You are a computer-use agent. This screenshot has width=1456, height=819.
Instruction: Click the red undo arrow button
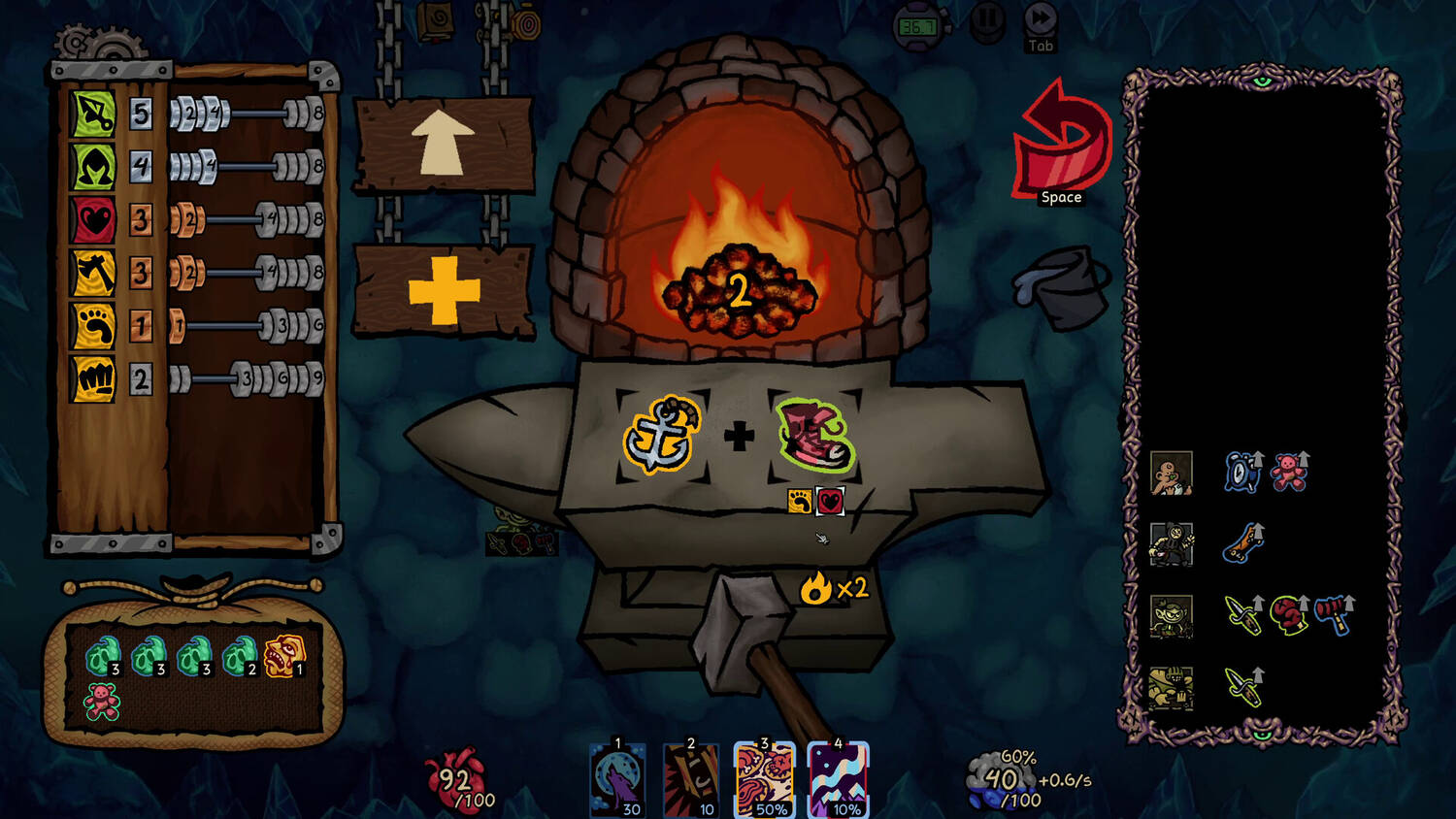click(1062, 142)
